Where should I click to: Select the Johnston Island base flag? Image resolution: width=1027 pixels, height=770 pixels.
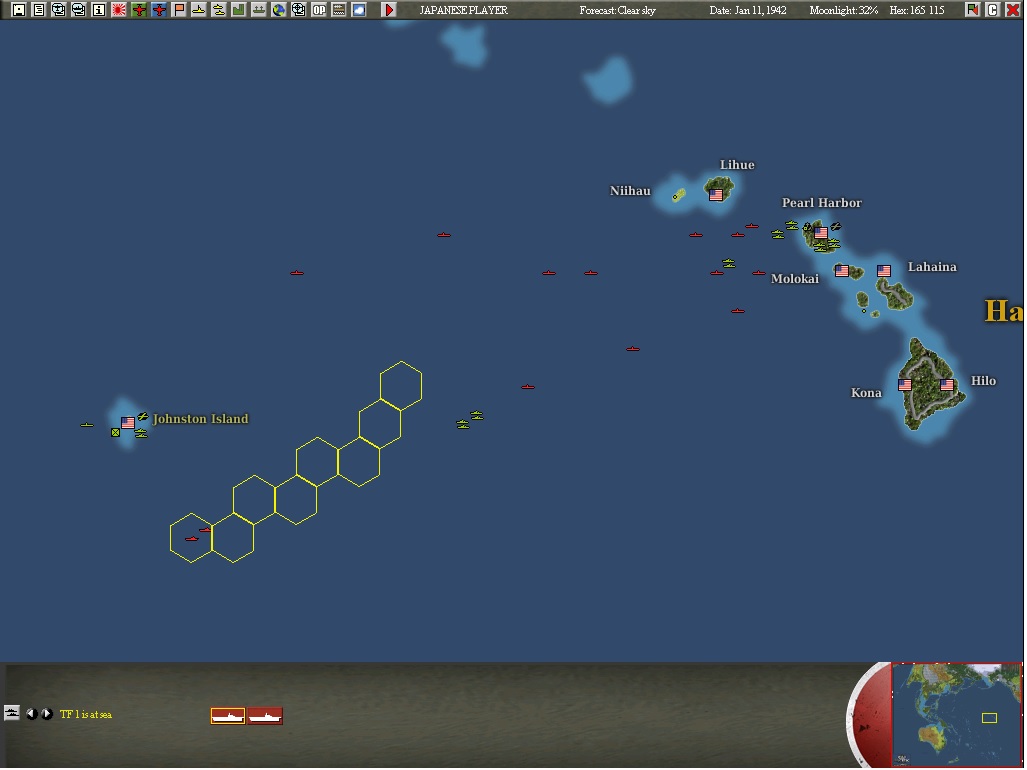(128, 423)
